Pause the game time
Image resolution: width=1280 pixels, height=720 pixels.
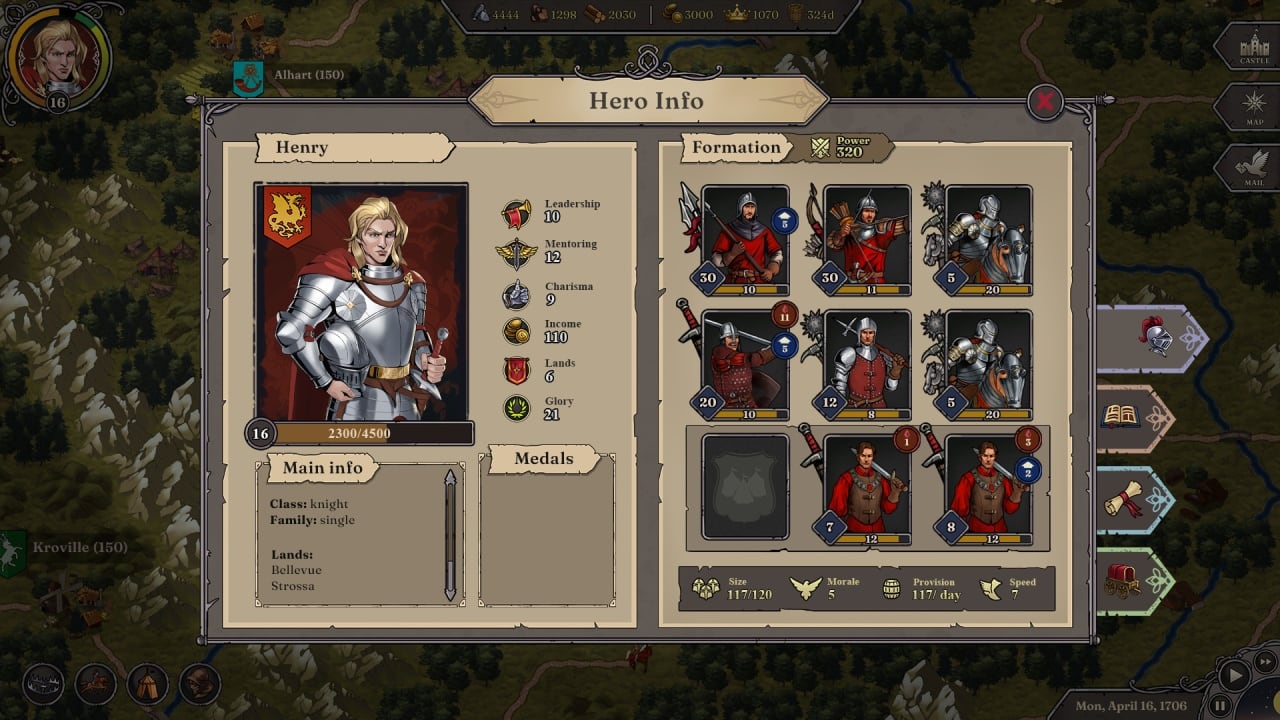click(1219, 706)
